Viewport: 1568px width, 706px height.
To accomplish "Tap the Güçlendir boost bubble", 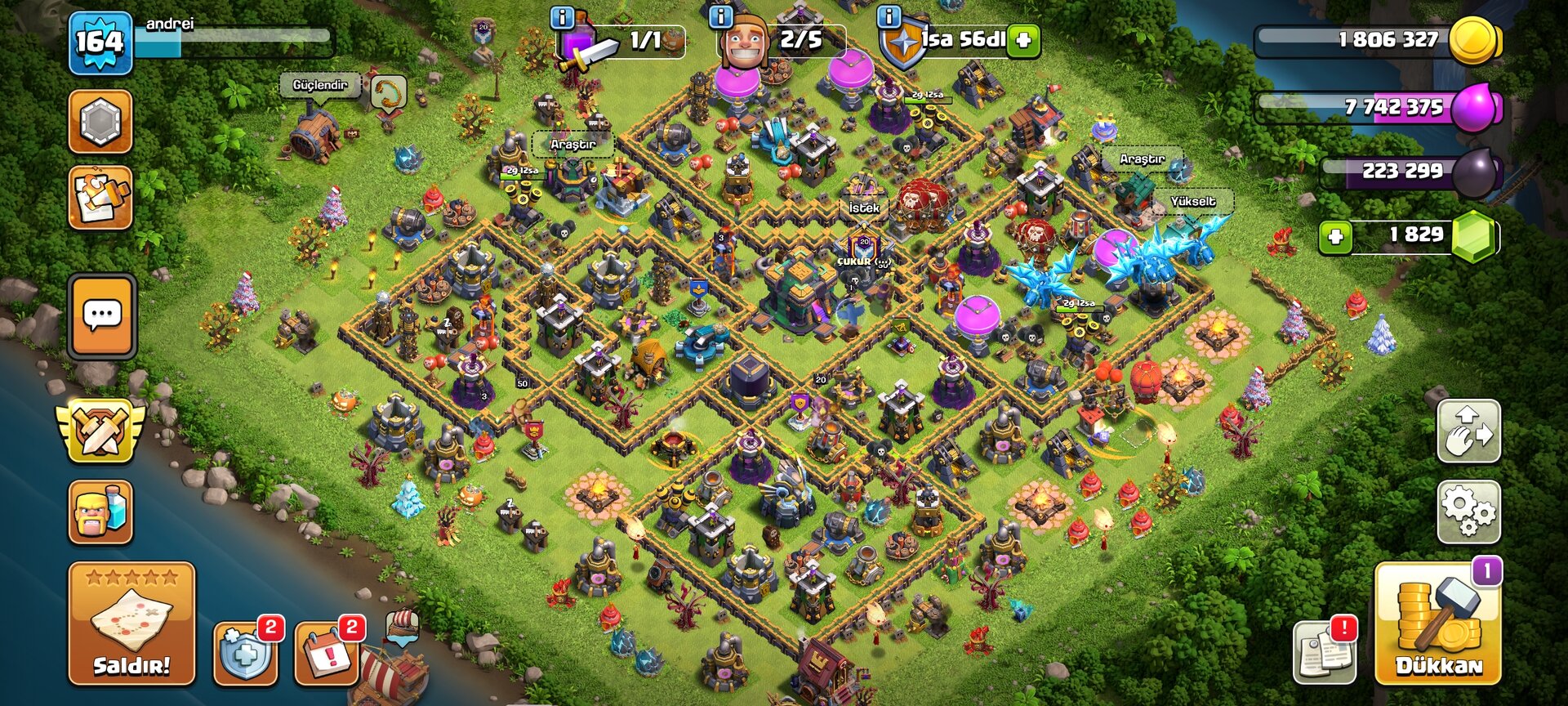I will pos(319,85).
